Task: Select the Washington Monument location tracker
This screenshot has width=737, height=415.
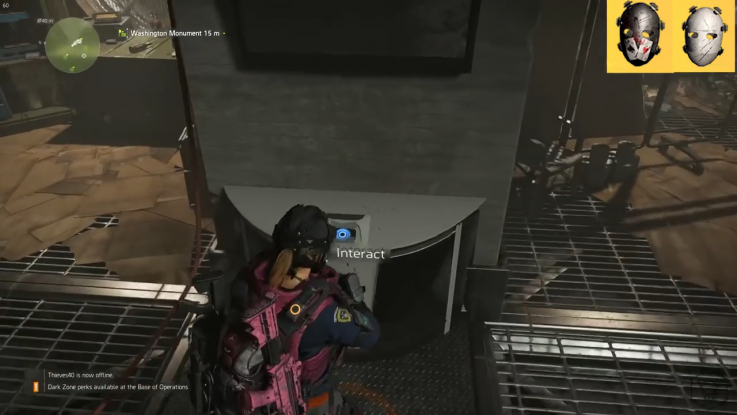Action: point(171,33)
